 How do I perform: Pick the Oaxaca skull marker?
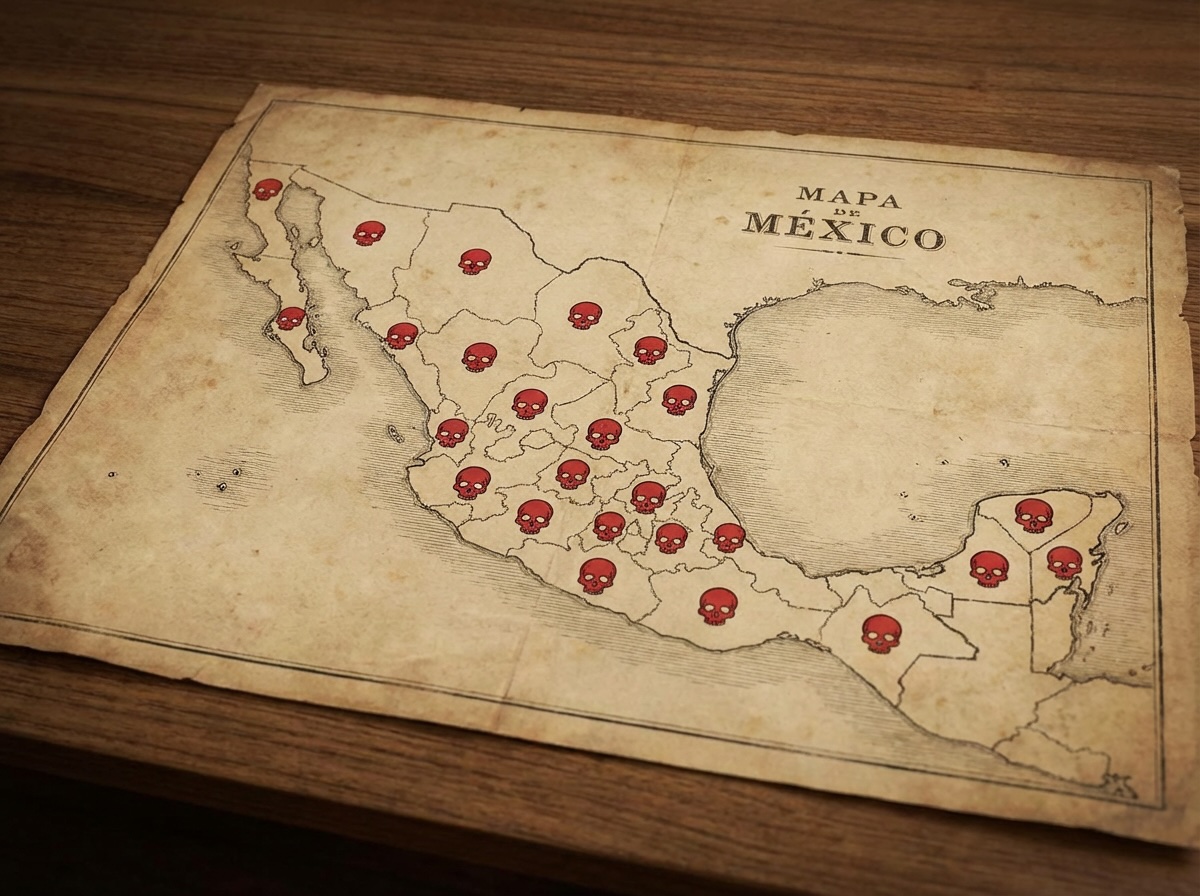(718, 606)
